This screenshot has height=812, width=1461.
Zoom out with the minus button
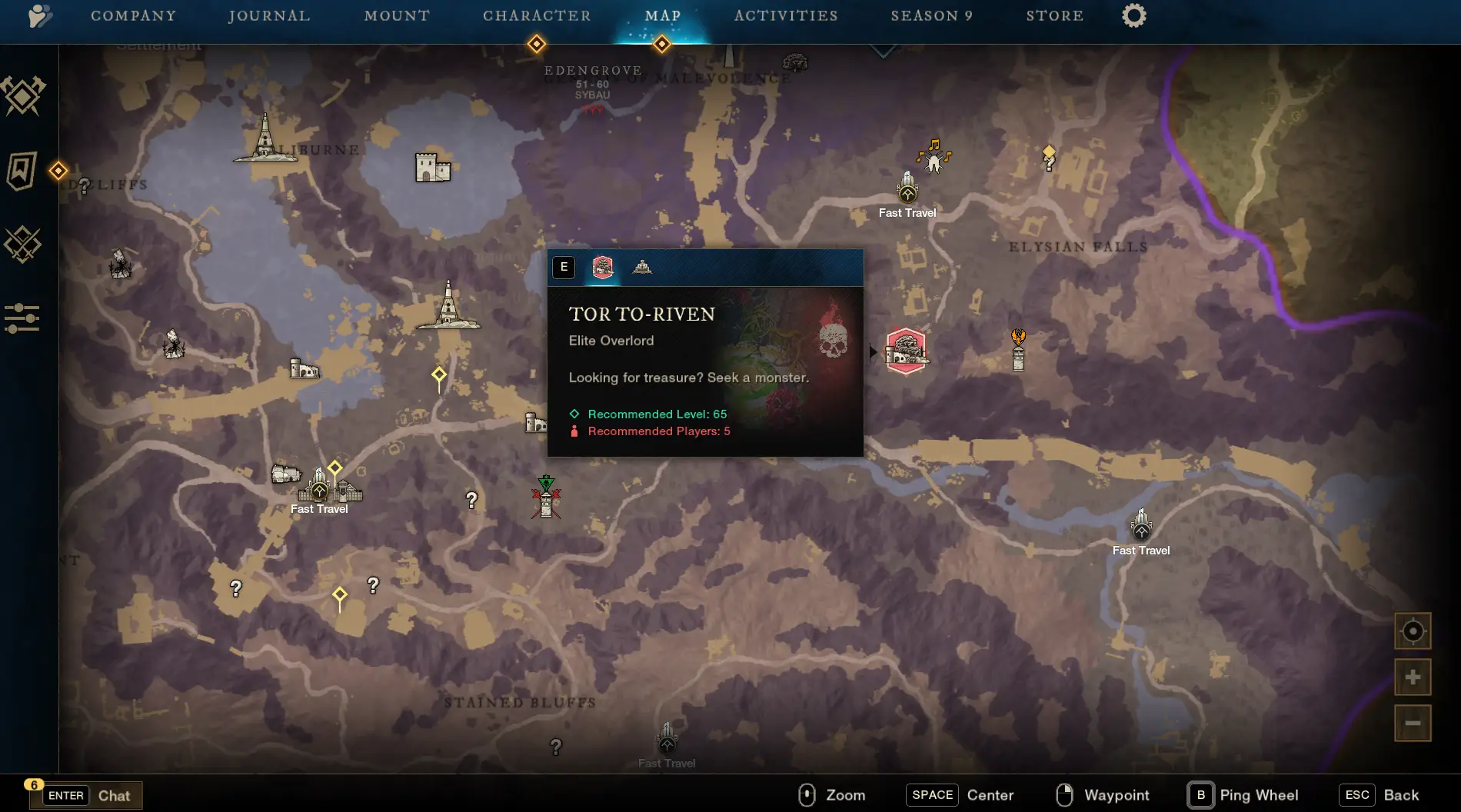point(1413,723)
